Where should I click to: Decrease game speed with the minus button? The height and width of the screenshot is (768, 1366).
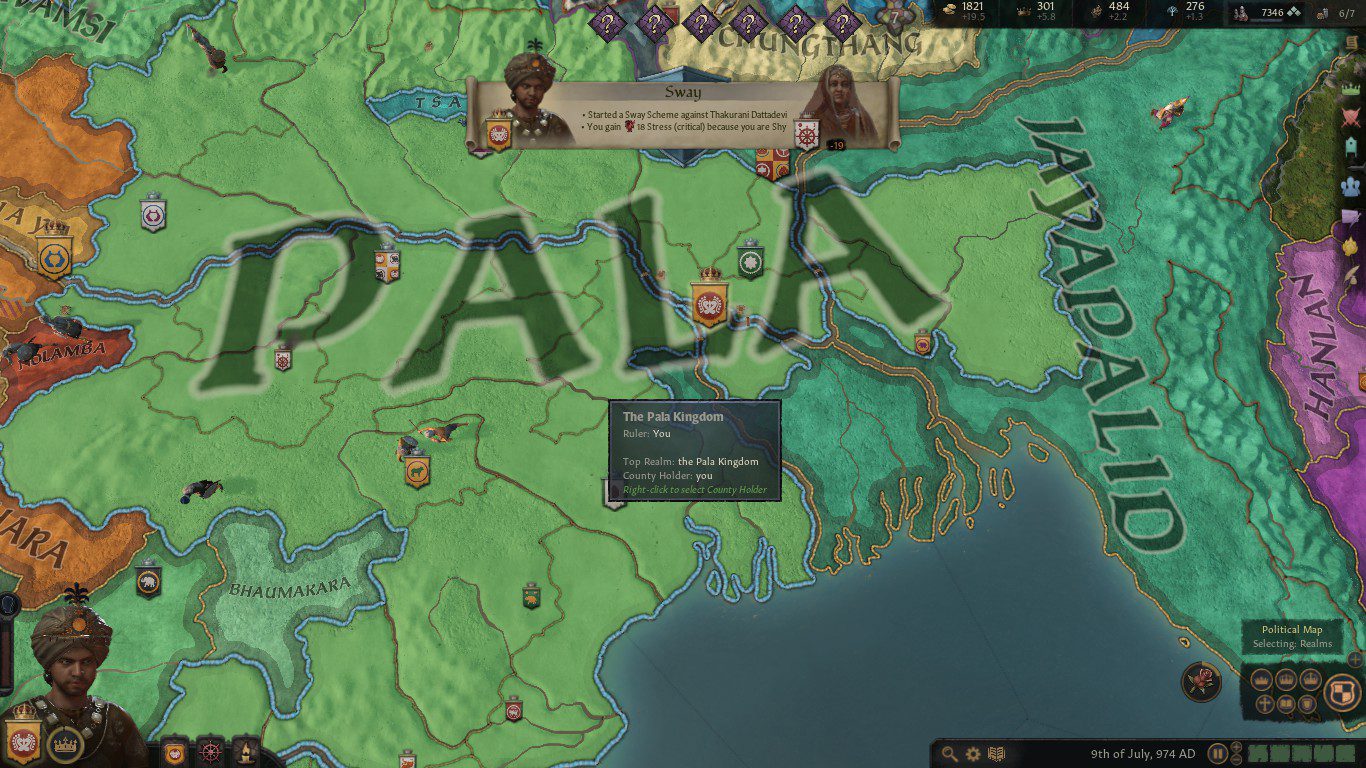(1237, 760)
